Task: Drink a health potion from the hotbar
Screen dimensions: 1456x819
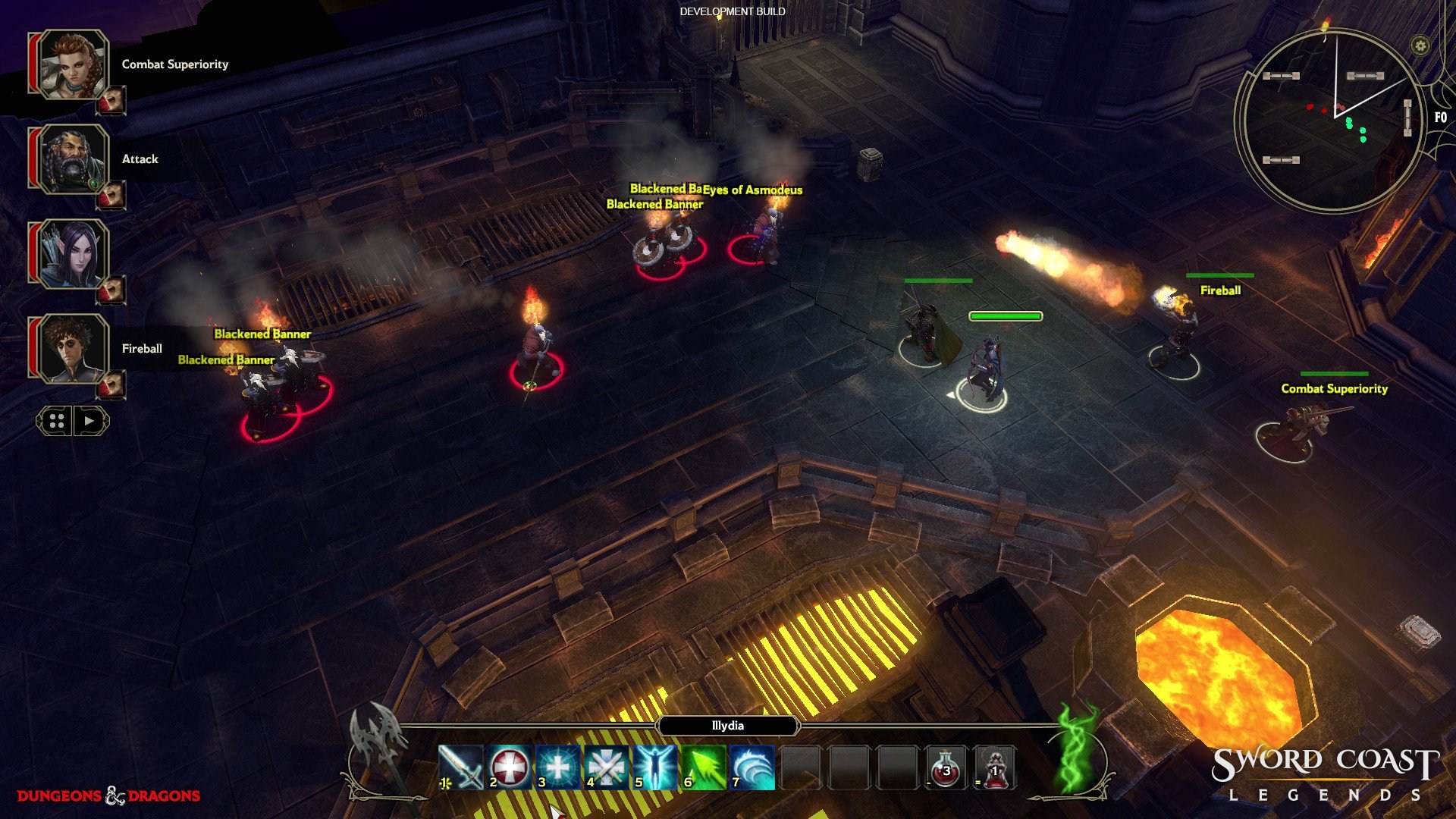Action: 946,768
